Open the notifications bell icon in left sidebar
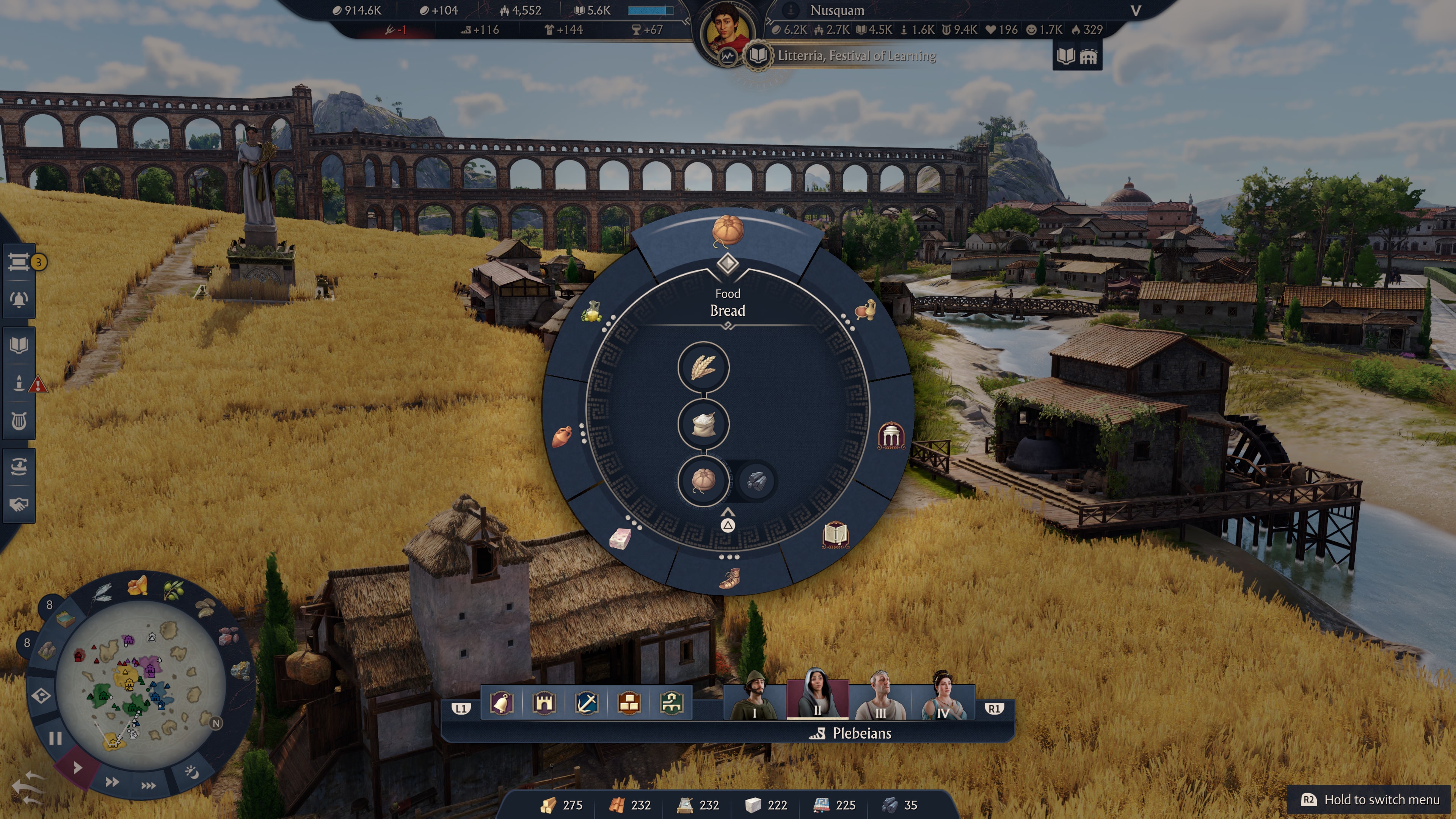 pyautogui.click(x=19, y=300)
